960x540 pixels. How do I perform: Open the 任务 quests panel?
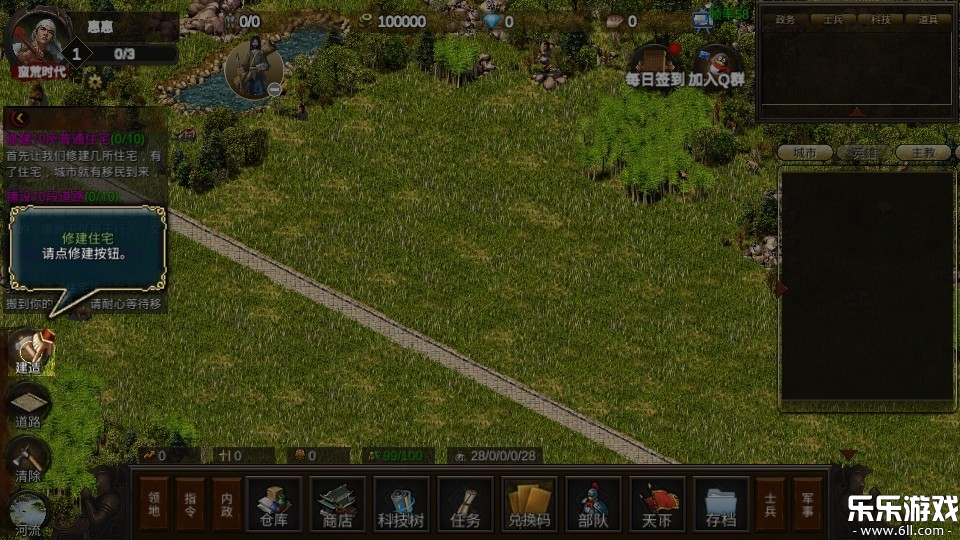point(465,503)
